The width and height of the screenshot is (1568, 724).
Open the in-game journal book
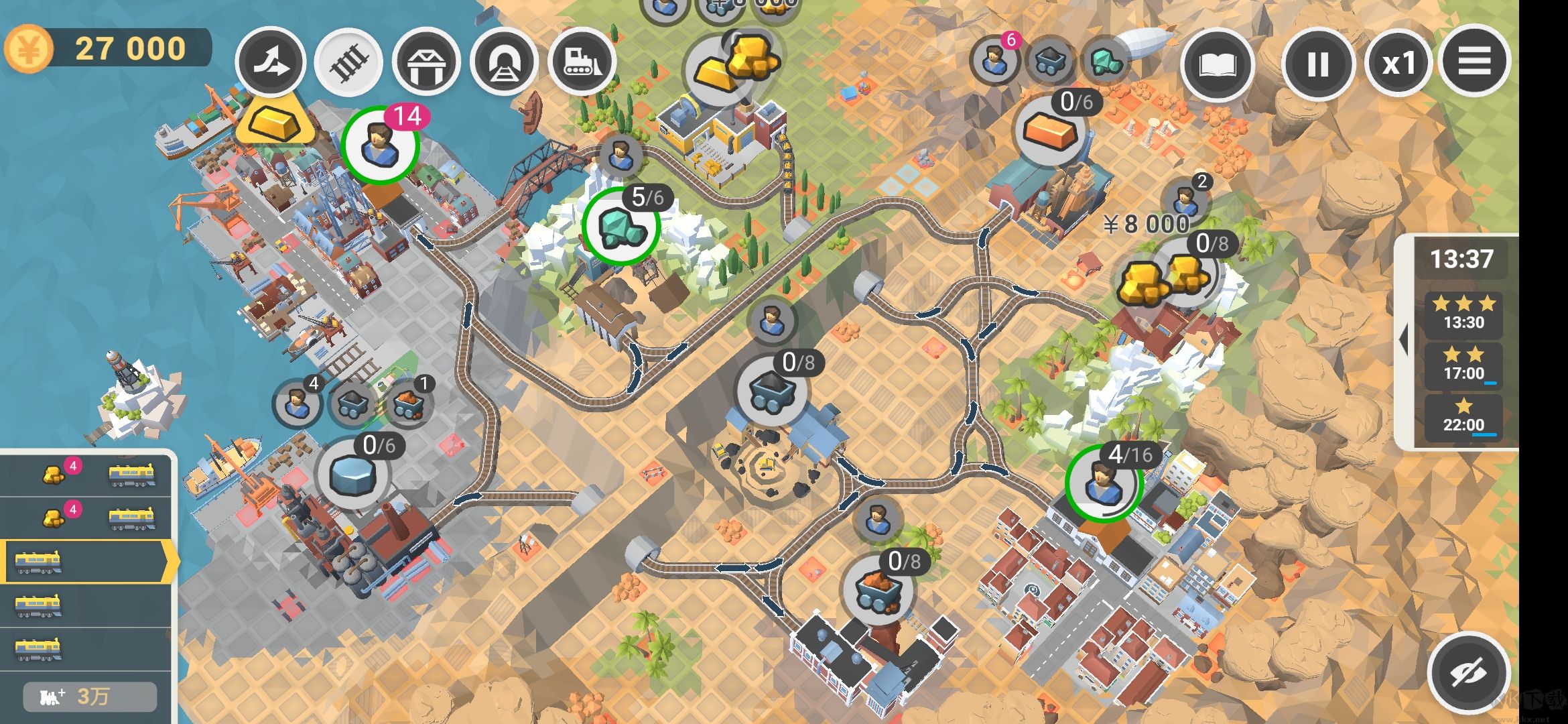[1218, 64]
